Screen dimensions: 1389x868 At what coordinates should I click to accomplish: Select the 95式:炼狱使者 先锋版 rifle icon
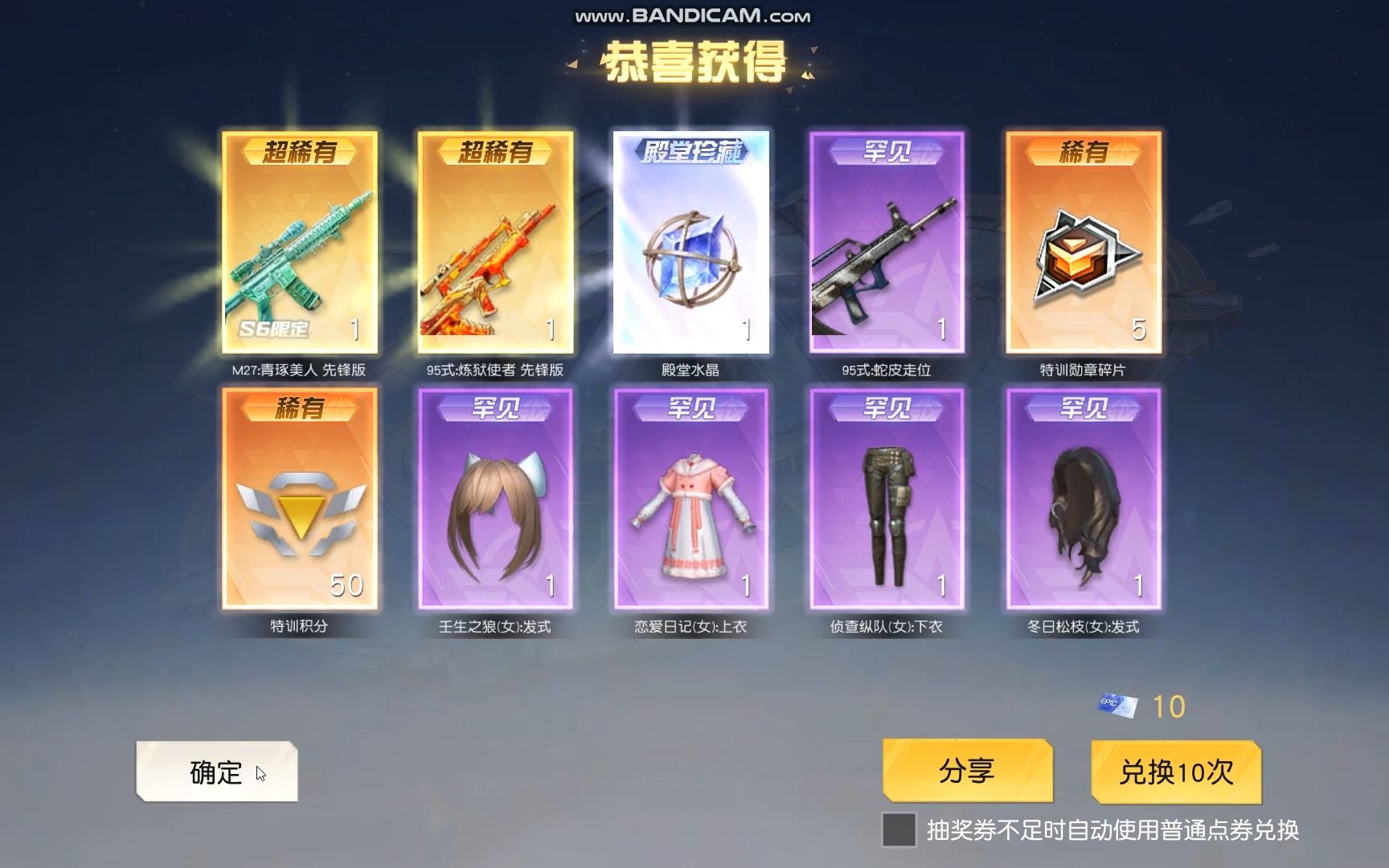[x=494, y=257]
